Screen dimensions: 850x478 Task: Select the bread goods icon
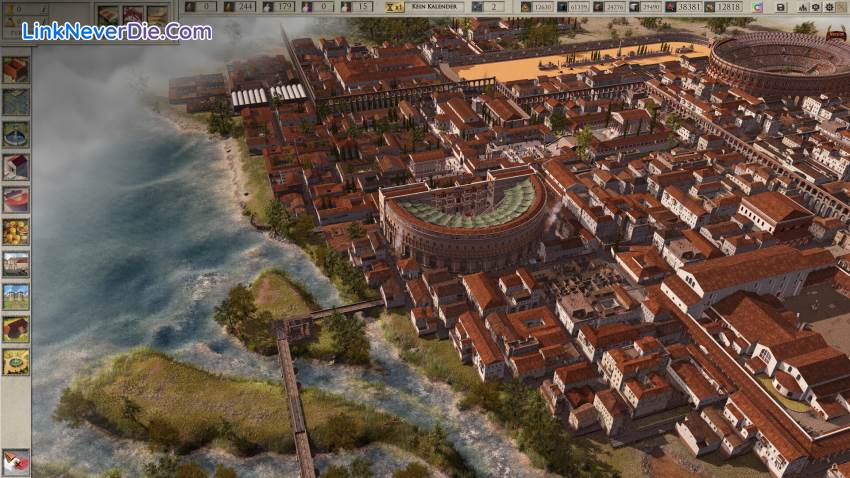pos(157,15)
